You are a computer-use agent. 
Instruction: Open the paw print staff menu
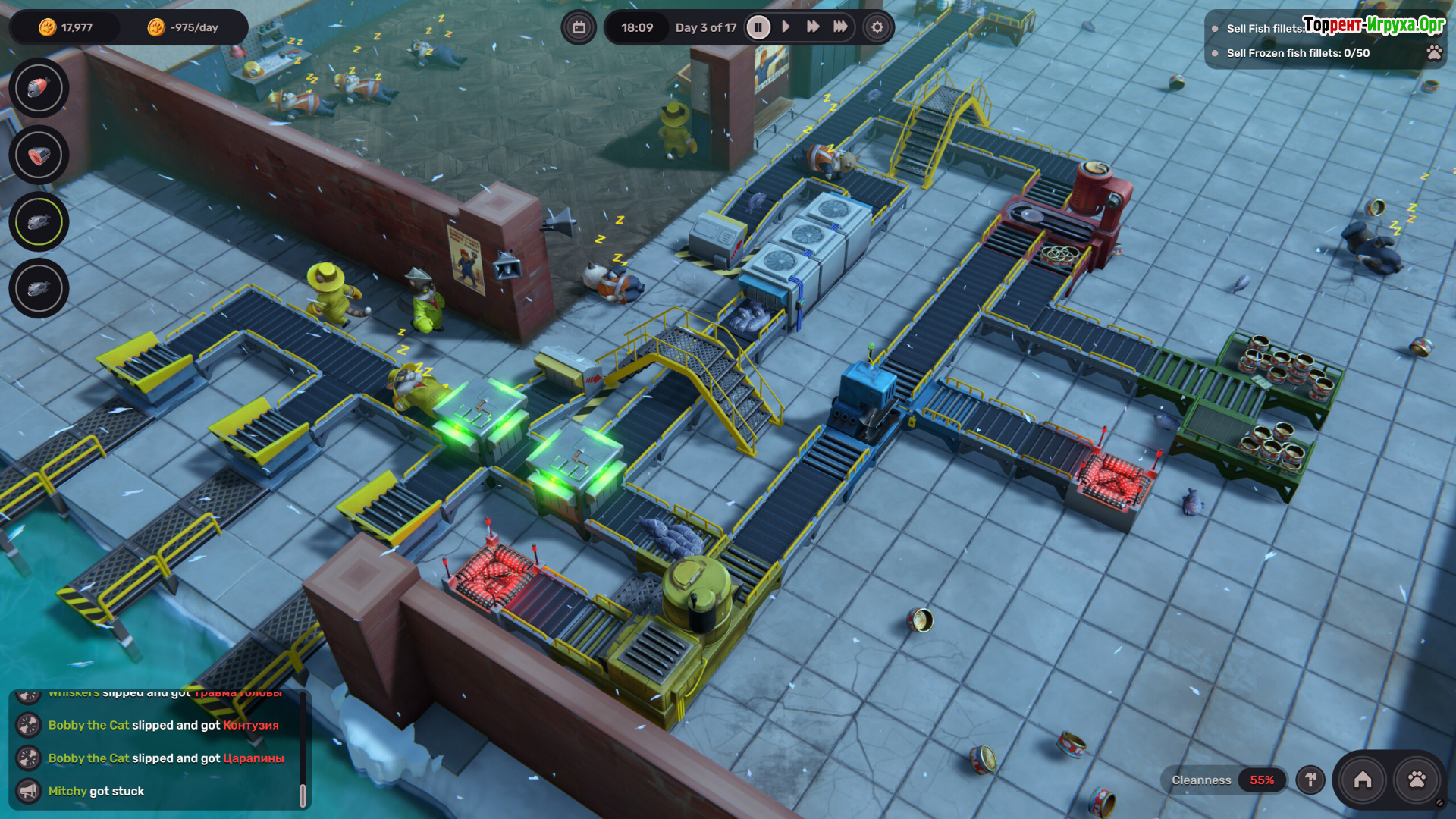[x=1417, y=780]
